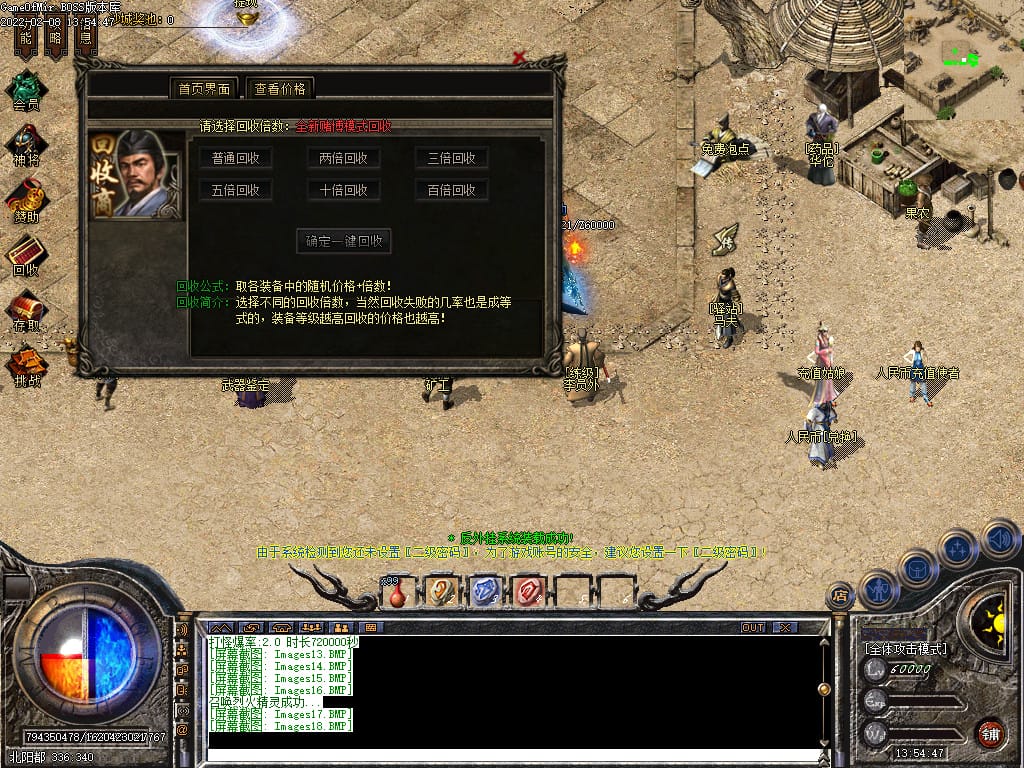
Task: Select 十倍回收 multiplier button
Action: pyautogui.click(x=343, y=190)
